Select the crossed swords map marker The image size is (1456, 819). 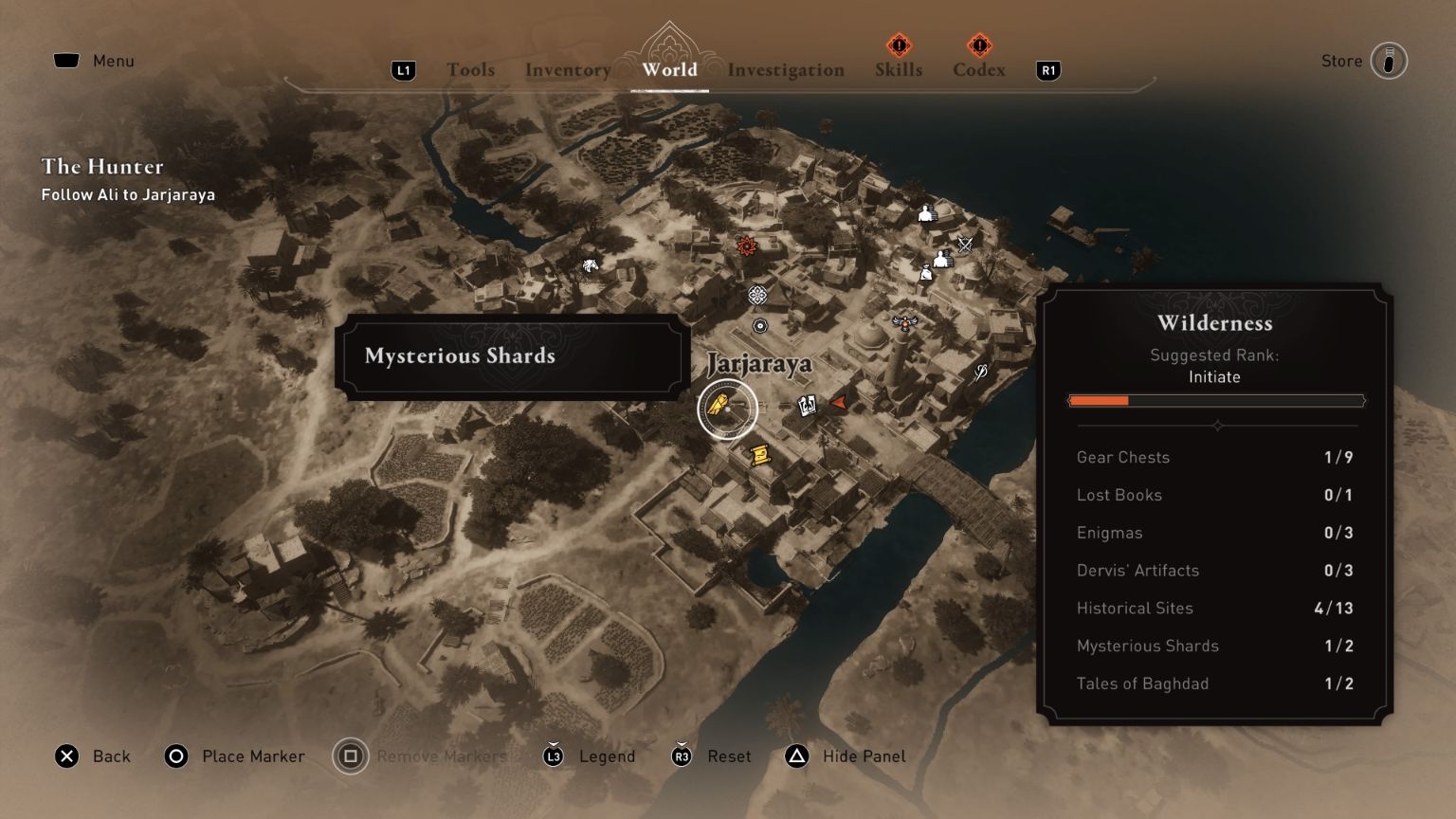pos(965,245)
